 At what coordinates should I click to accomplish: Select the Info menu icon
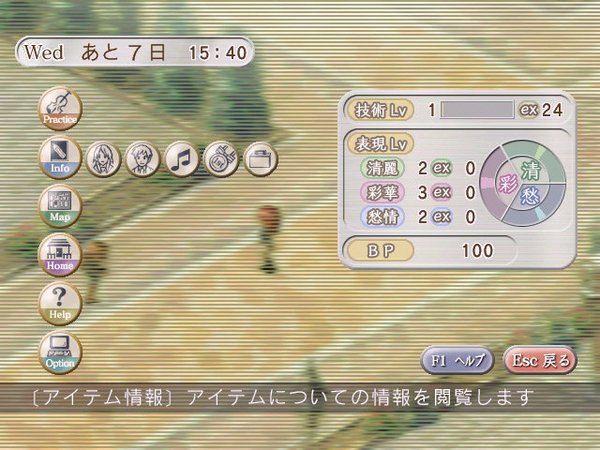(x=60, y=157)
